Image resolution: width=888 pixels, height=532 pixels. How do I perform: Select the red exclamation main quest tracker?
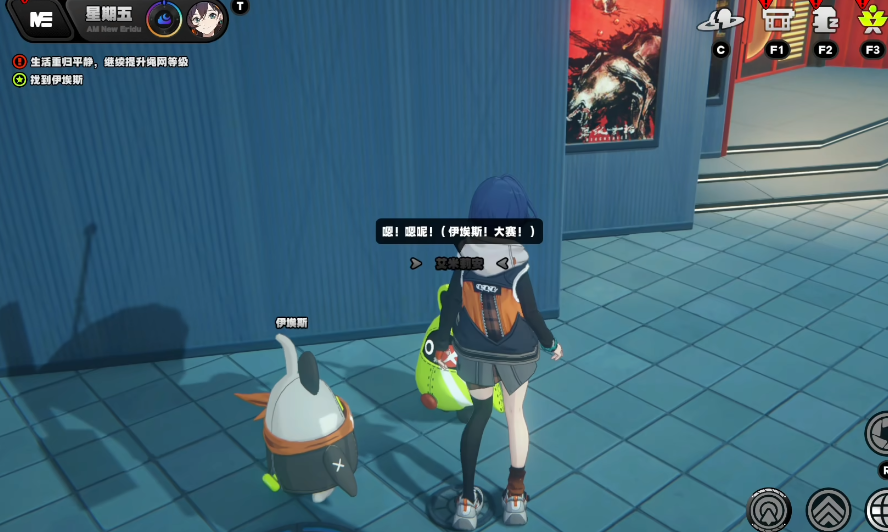20,62
